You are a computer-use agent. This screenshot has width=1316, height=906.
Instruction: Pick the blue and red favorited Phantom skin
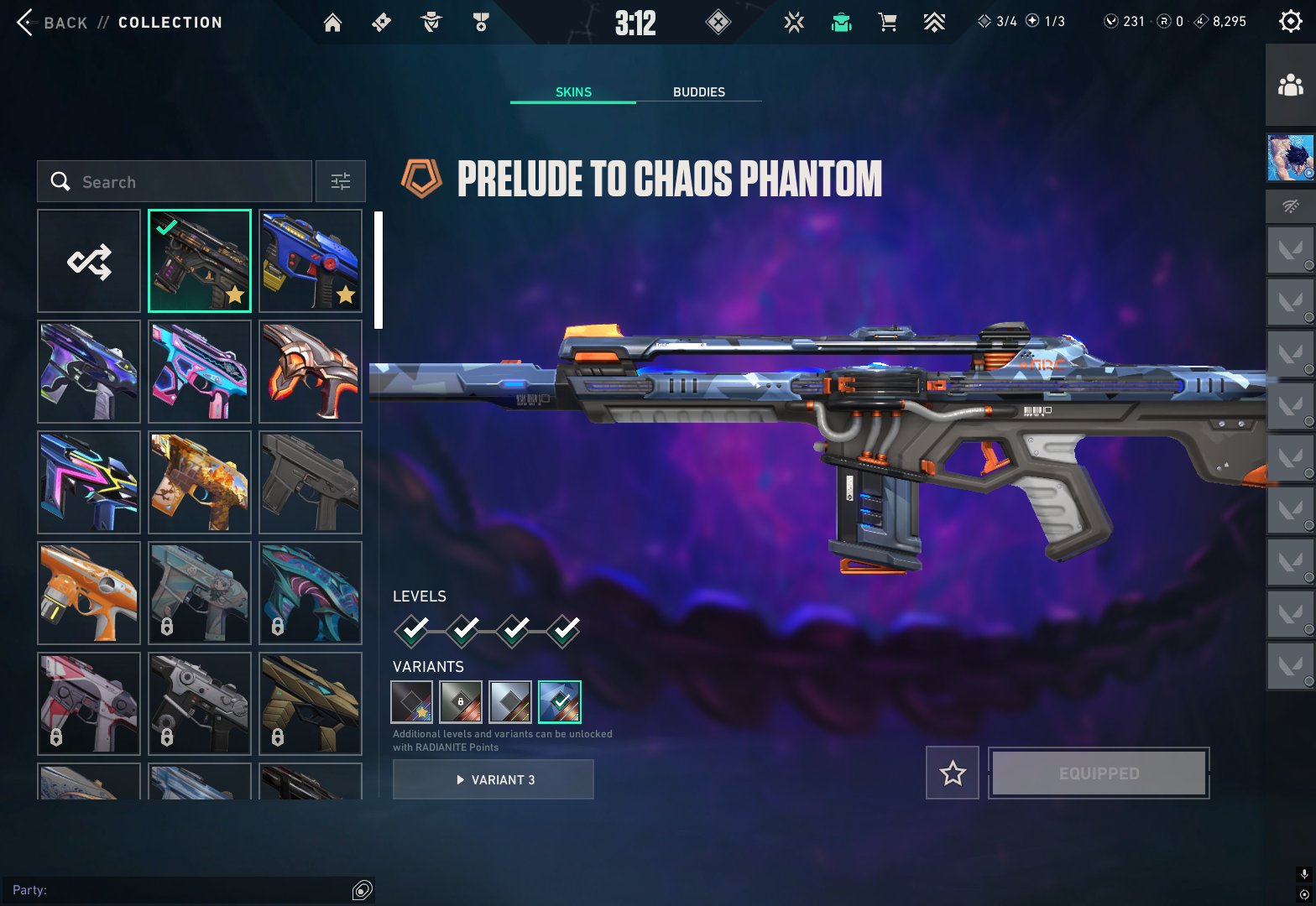coord(311,262)
